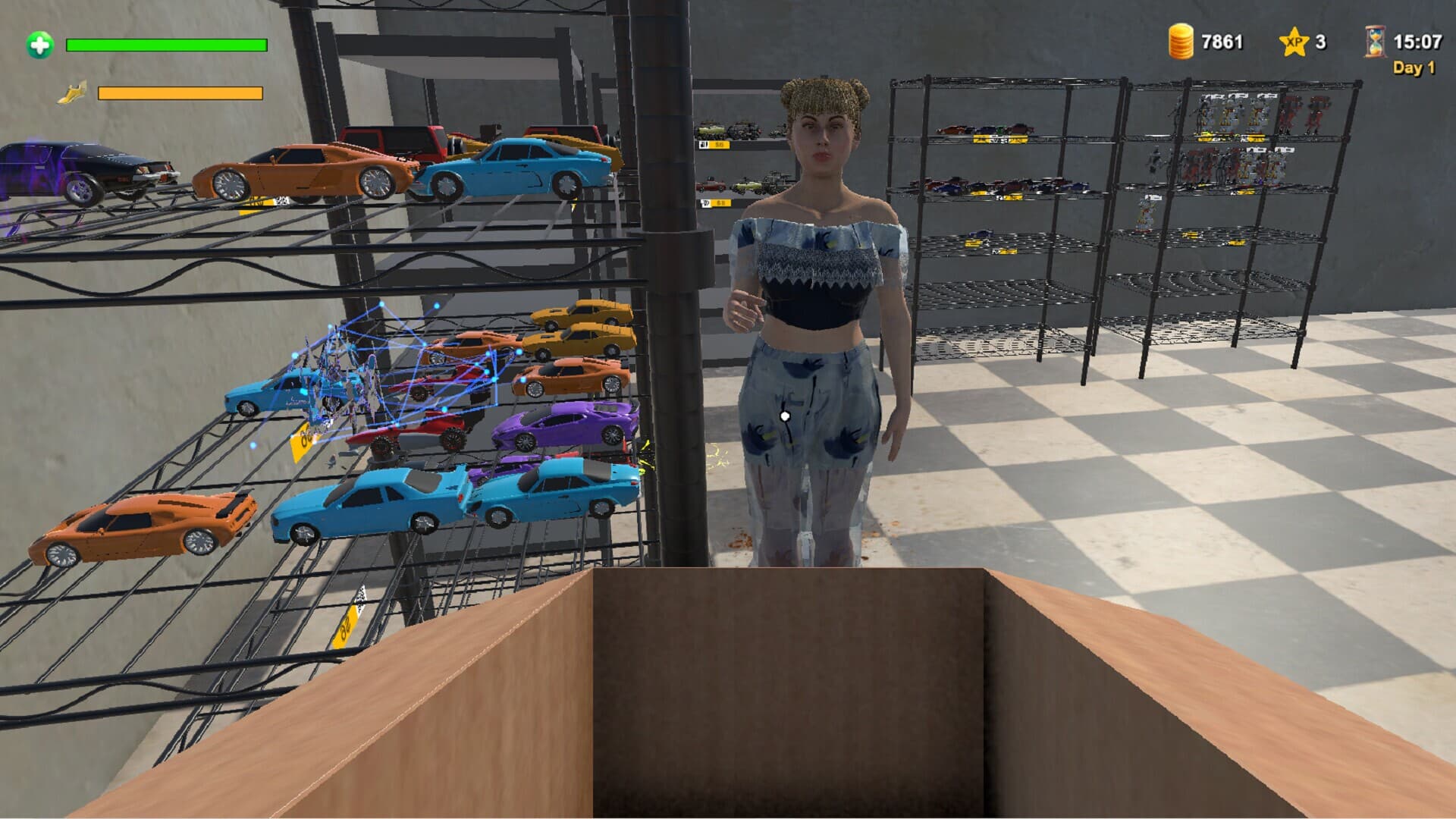Click the crosshair in the screen center
The height and width of the screenshot is (819, 1456).
785,415
